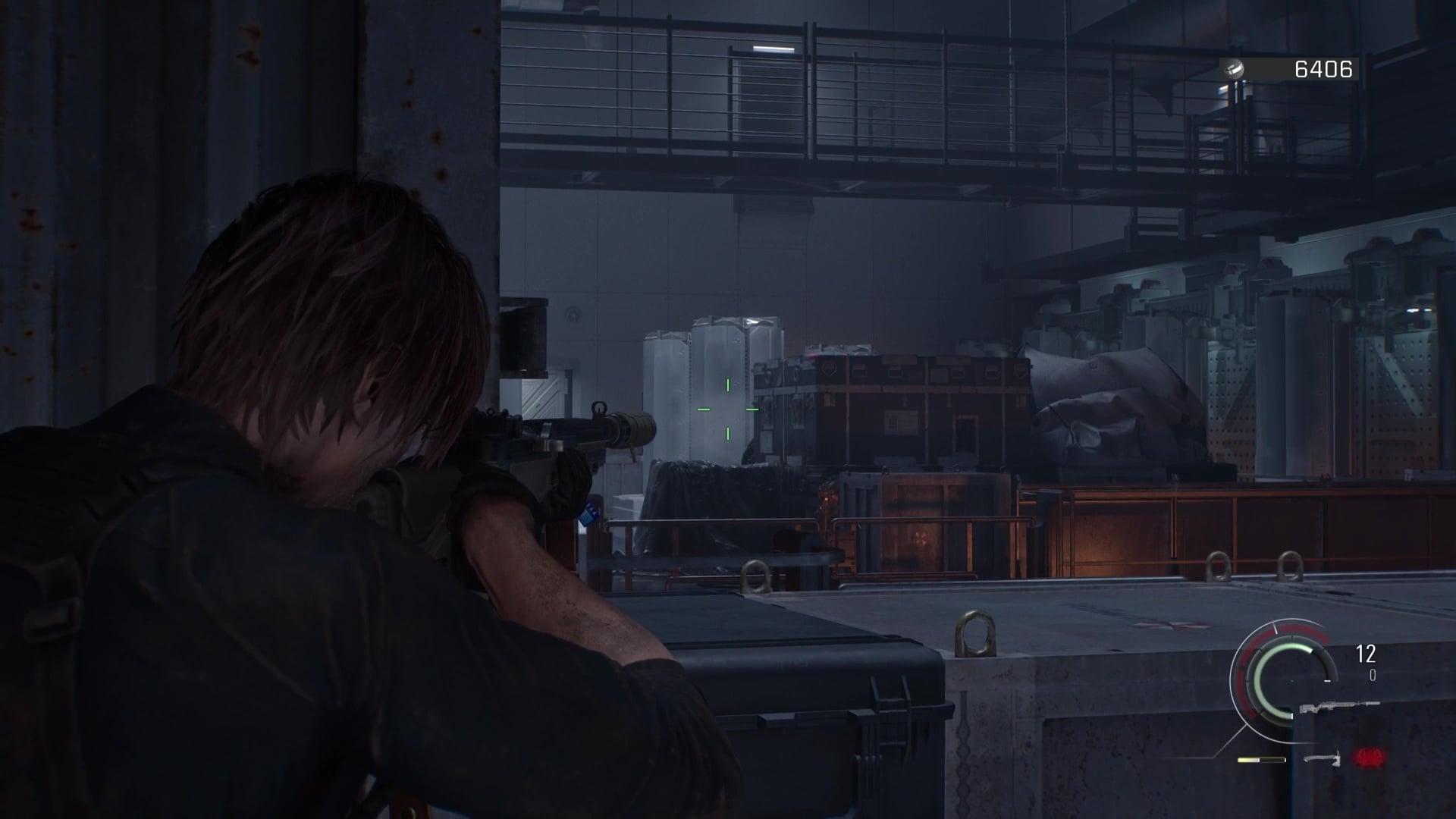Choose the hatchet melee weapon icon

[1323, 758]
